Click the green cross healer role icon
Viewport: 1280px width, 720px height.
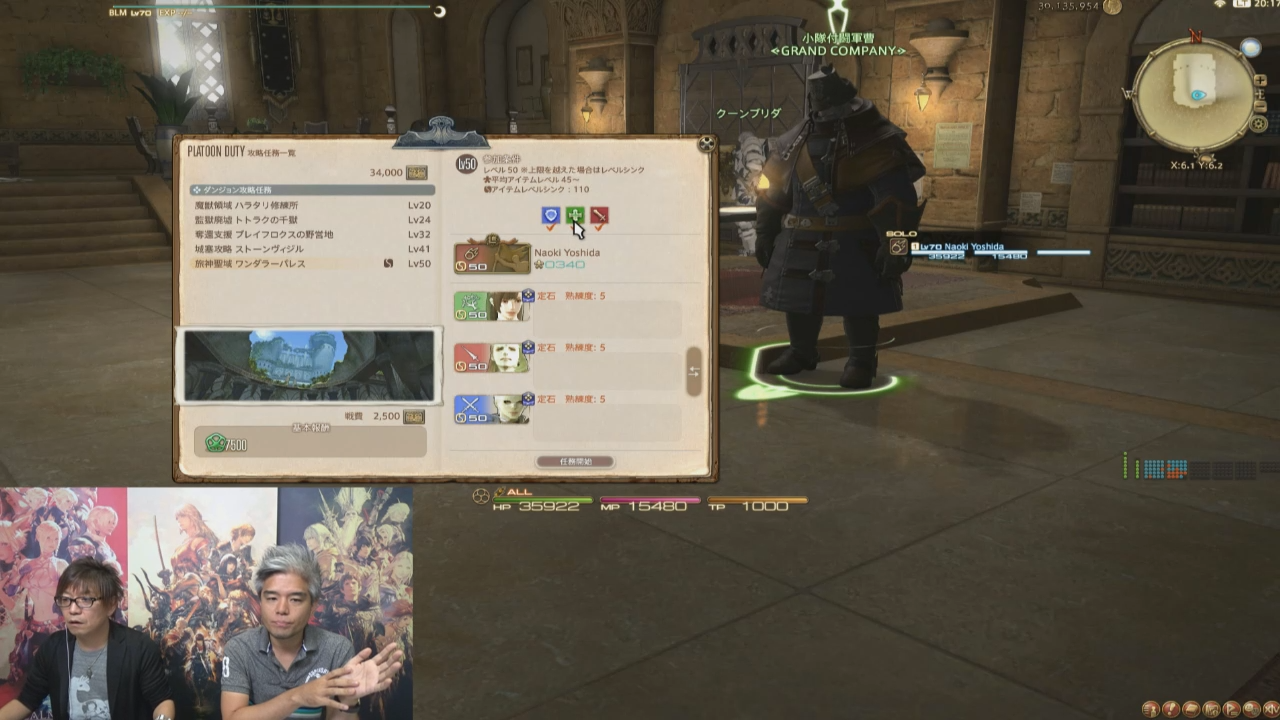pos(575,215)
